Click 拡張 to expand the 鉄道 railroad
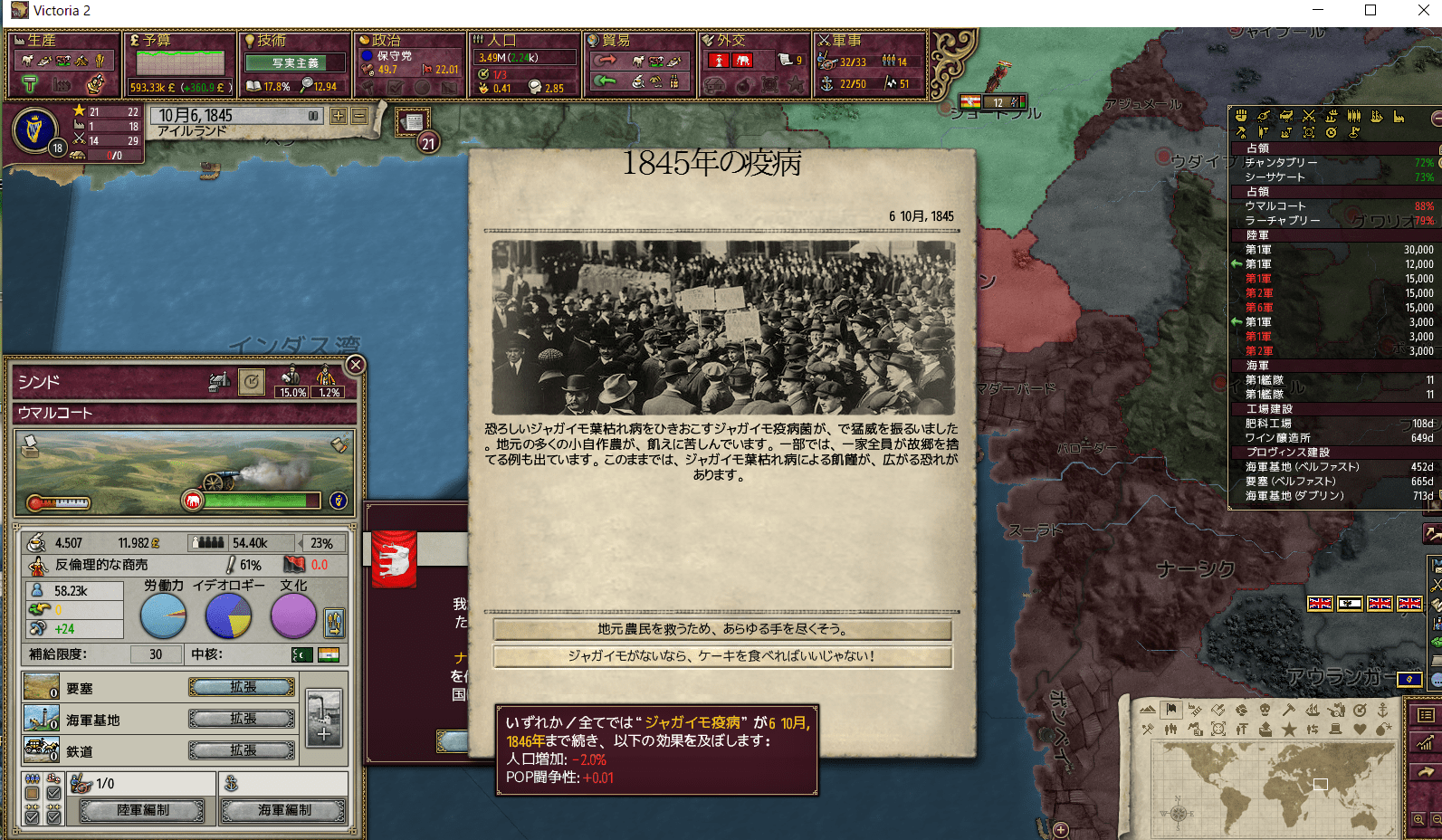 click(x=241, y=750)
